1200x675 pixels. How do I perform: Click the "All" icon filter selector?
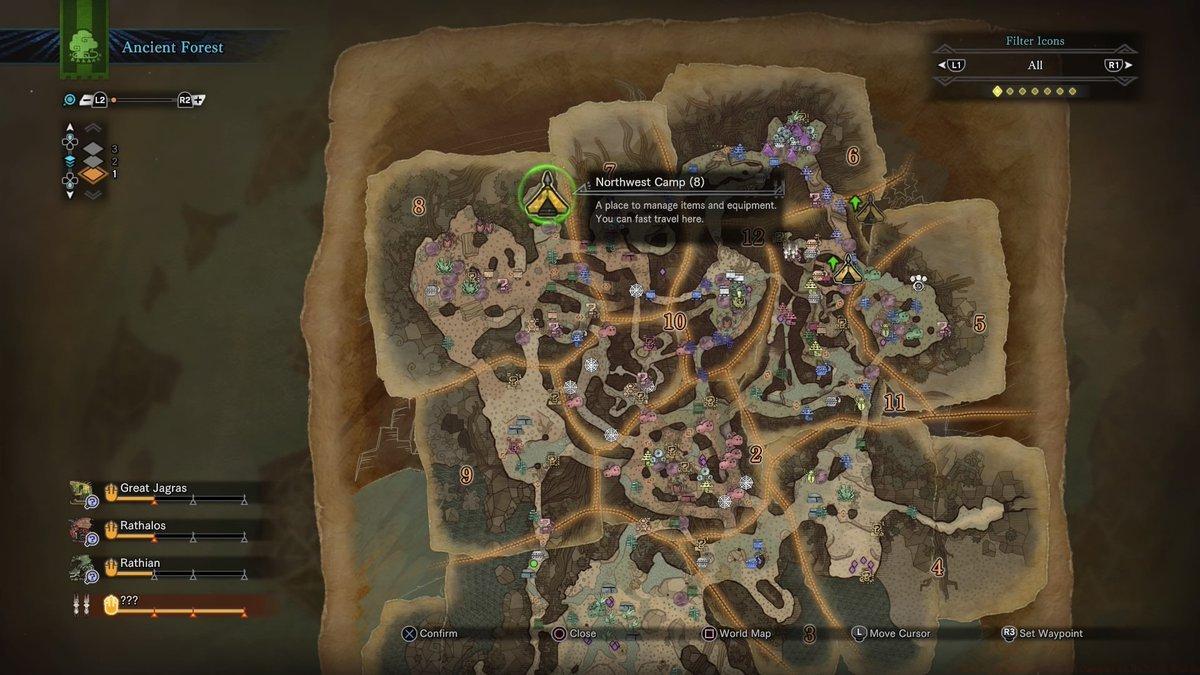[x=1035, y=65]
